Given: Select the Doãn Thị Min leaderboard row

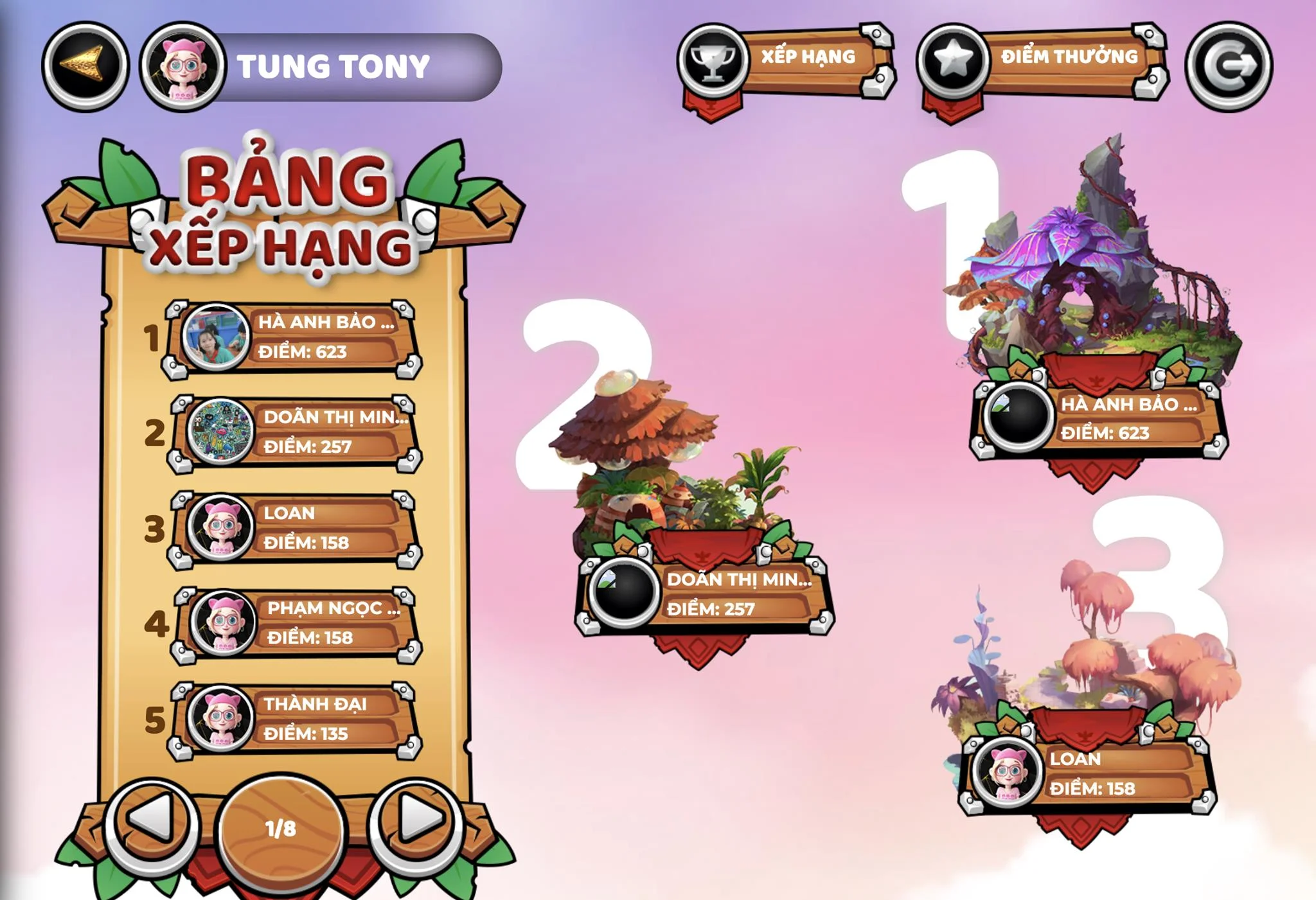Looking at the screenshot, I should coord(297,432).
